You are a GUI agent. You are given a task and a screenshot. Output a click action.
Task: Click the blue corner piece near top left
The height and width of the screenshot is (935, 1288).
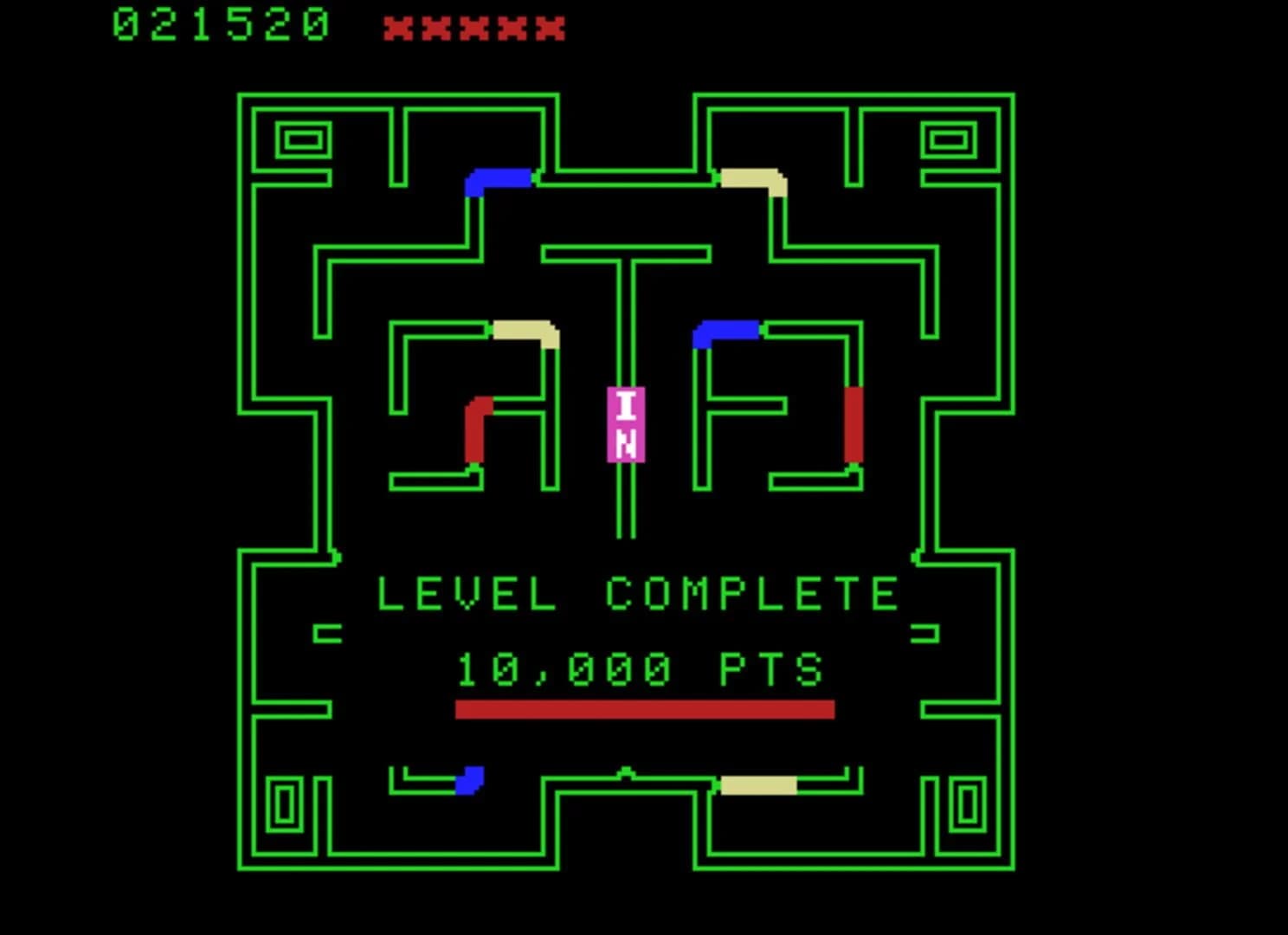click(498, 180)
